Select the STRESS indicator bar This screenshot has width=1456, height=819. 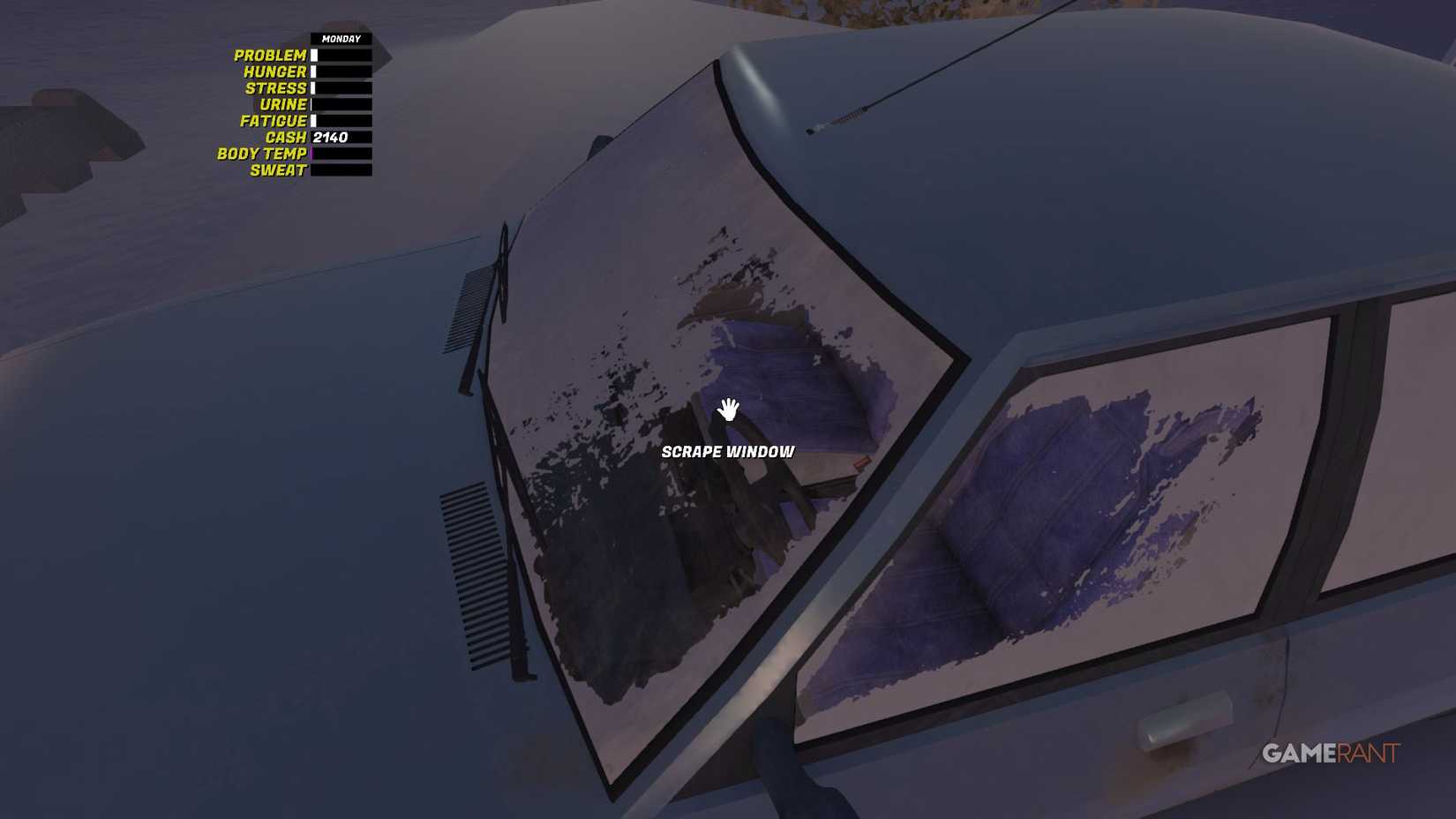pos(340,88)
